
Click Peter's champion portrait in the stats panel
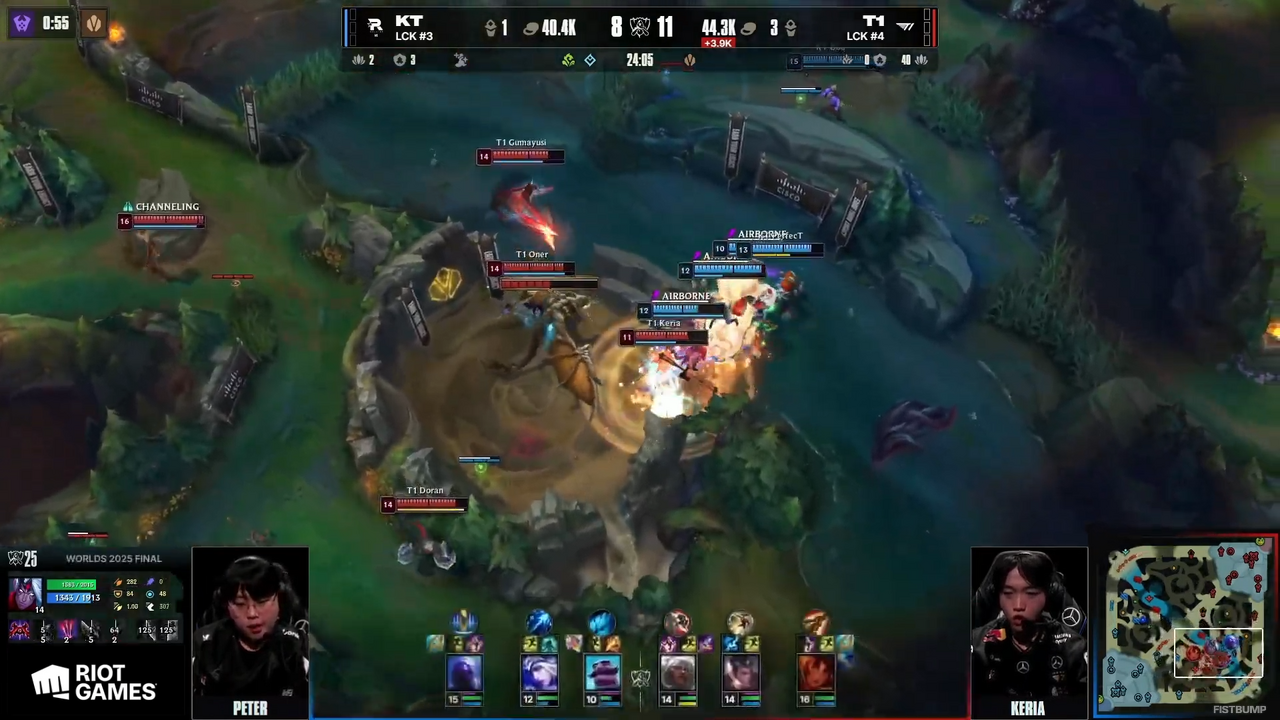coord(25,595)
